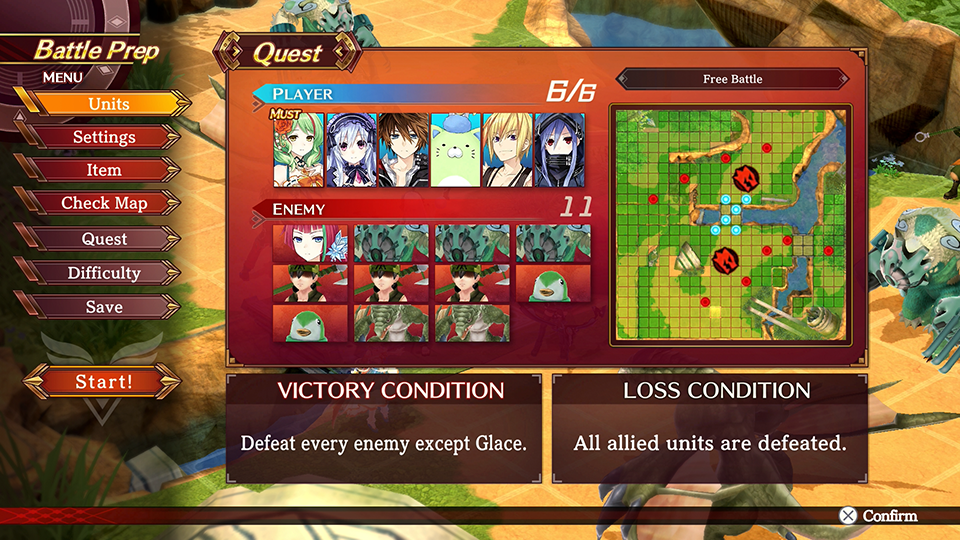This screenshot has width=960, height=540.
Task: Open Check Map from the menu
Action: click(104, 203)
